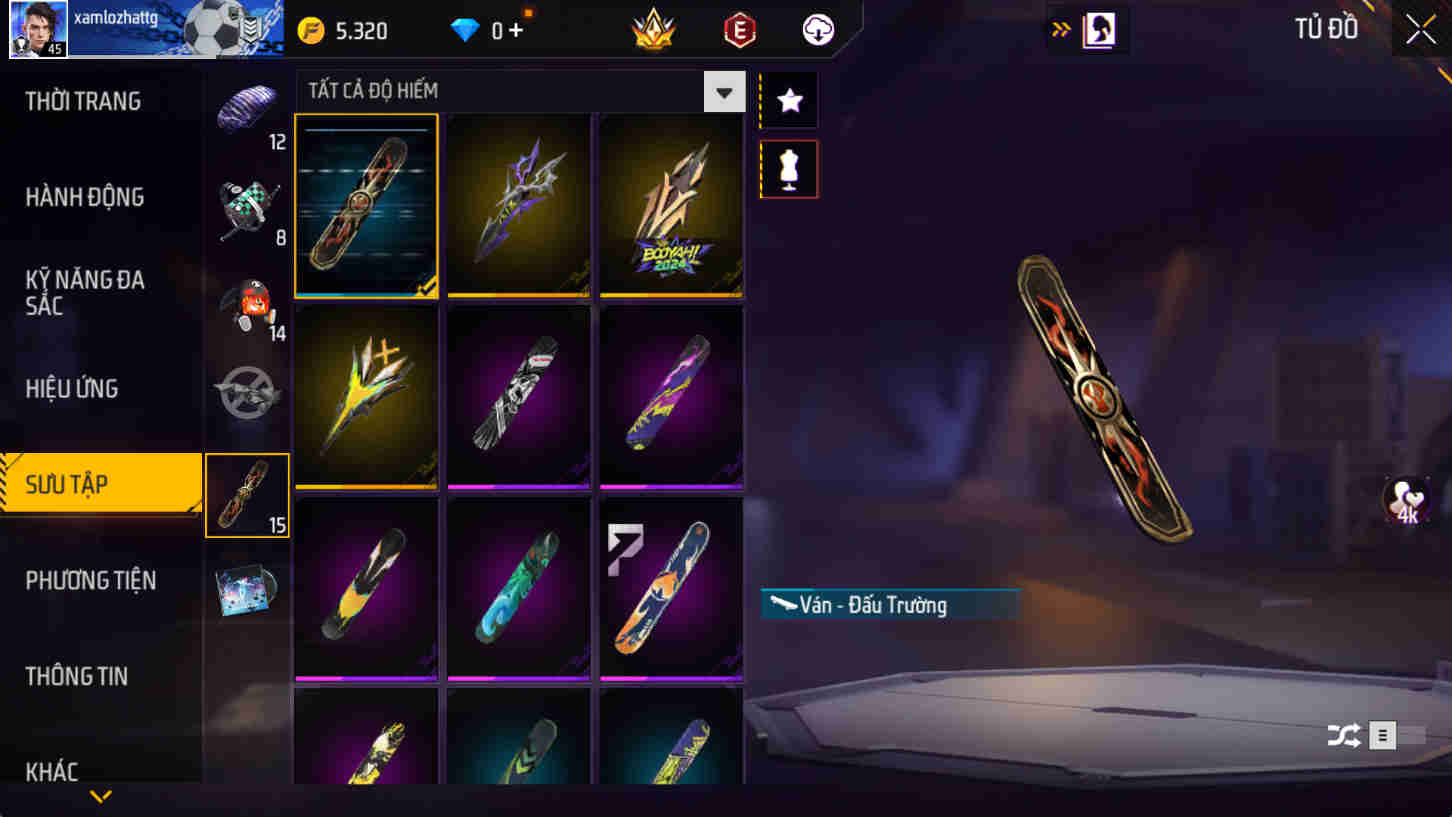Toggle the list view icon near the shuffle button
Screen dimensions: 1452x817
click(x=1382, y=736)
